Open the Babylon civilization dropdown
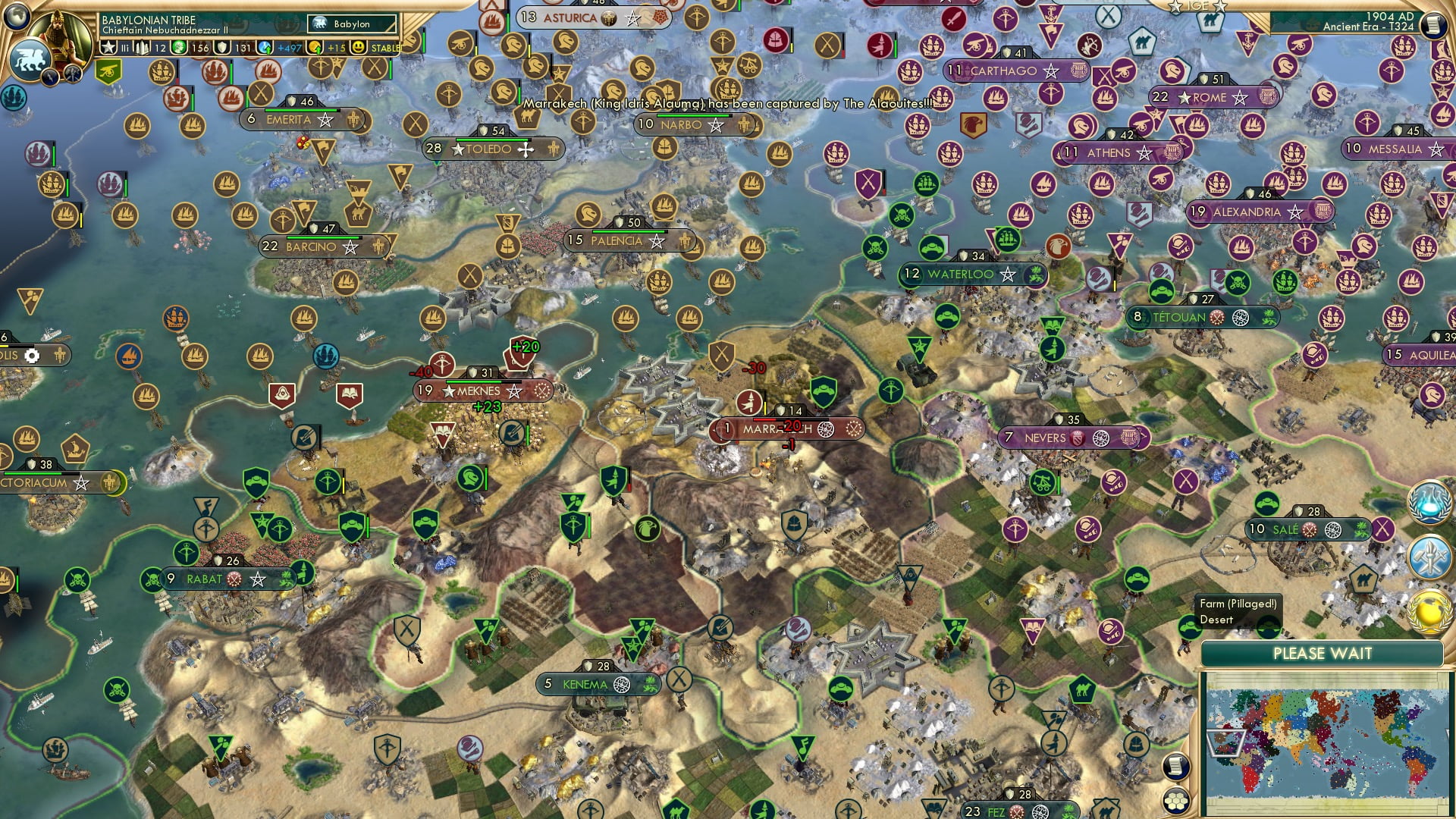1456x819 pixels. point(350,24)
